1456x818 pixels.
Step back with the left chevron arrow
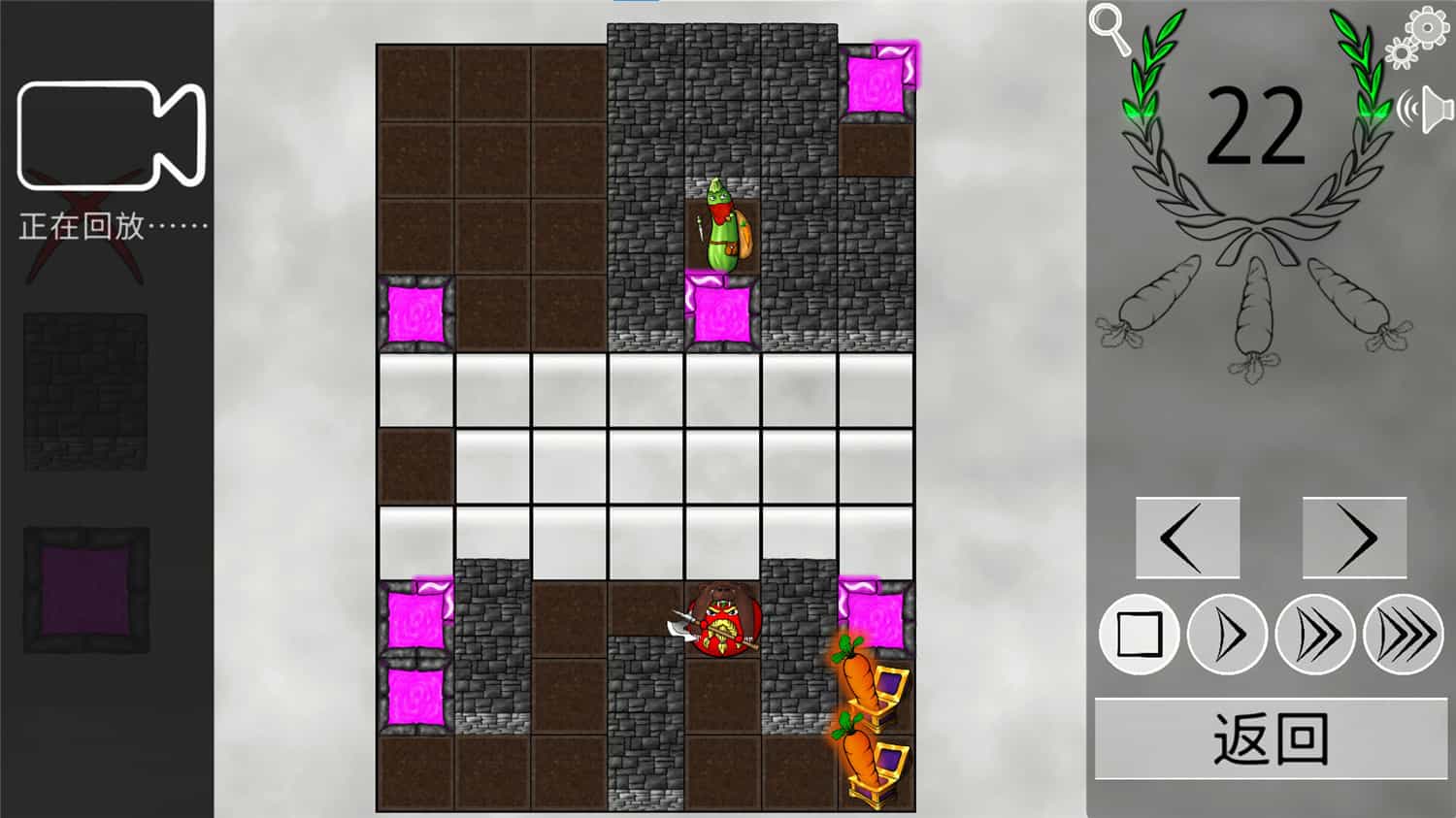pos(1188,537)
